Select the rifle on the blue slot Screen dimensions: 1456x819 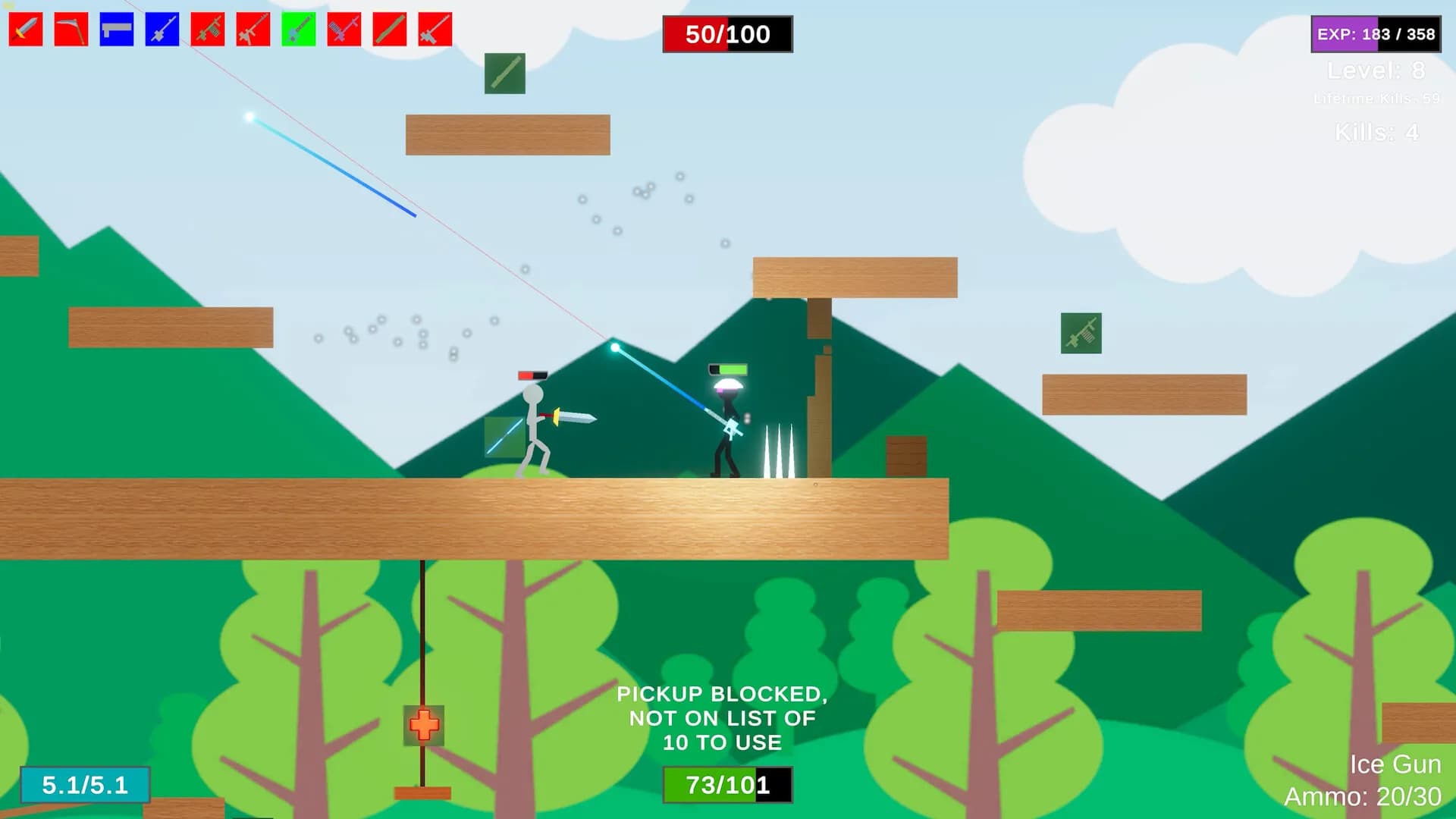(162, 30)
